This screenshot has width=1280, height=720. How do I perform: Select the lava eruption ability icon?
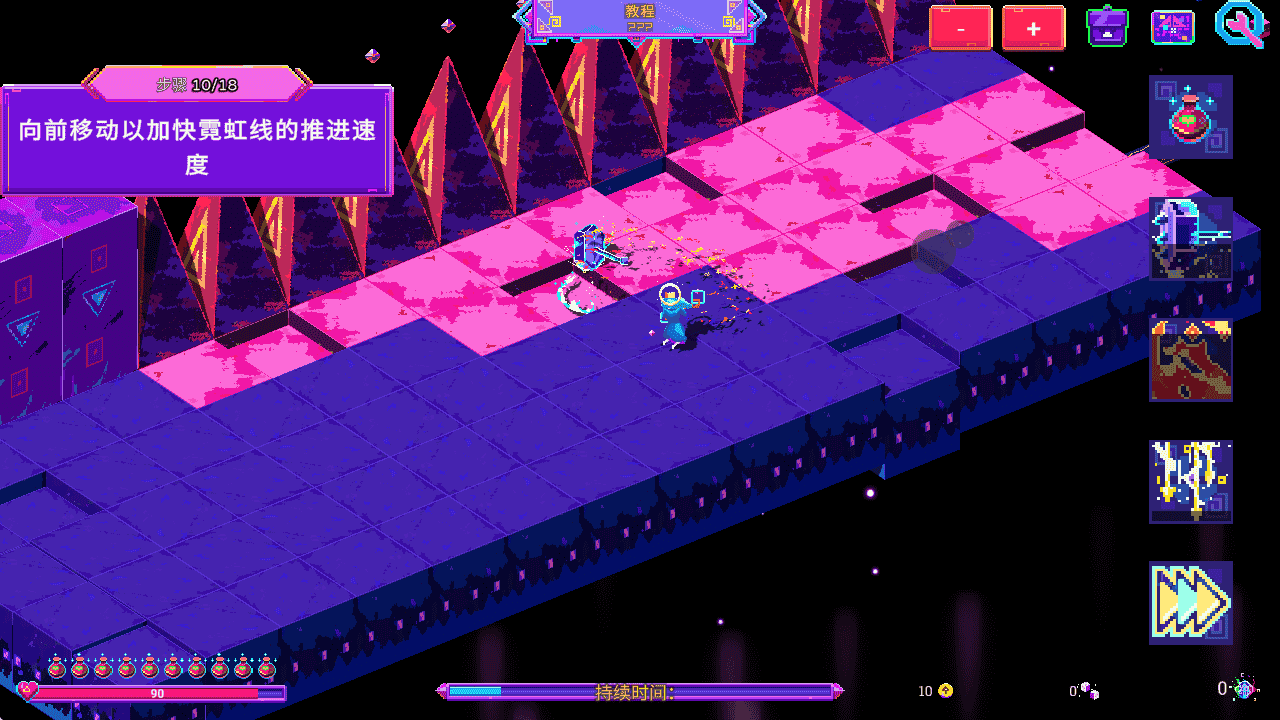(x=1188, y=360)
